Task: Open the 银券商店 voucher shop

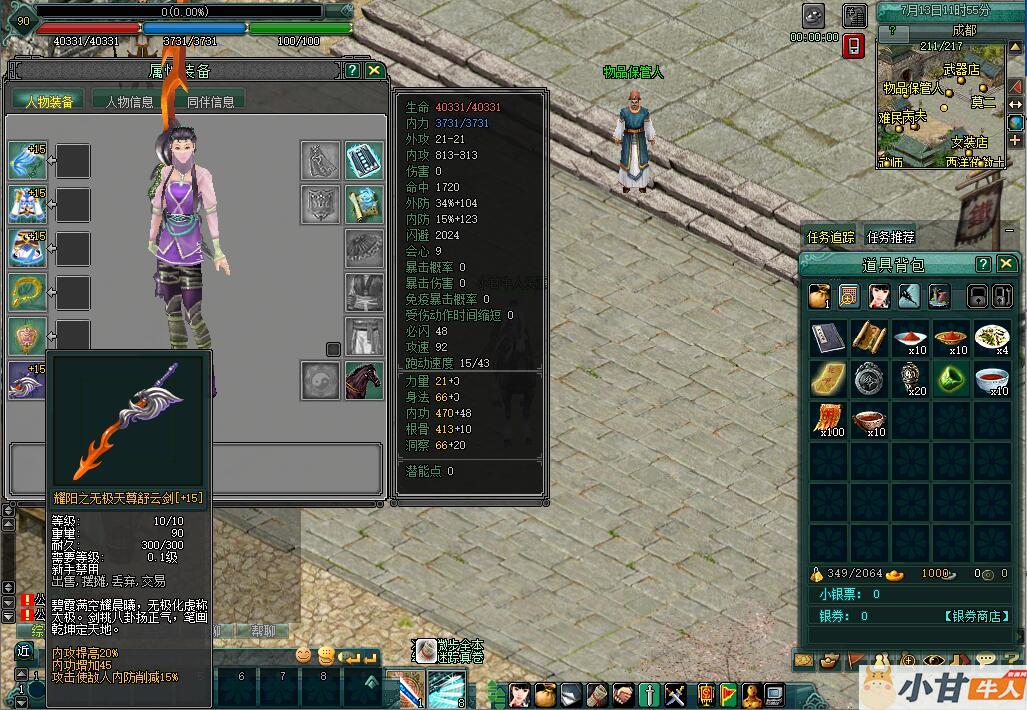Action: [974, 616]
